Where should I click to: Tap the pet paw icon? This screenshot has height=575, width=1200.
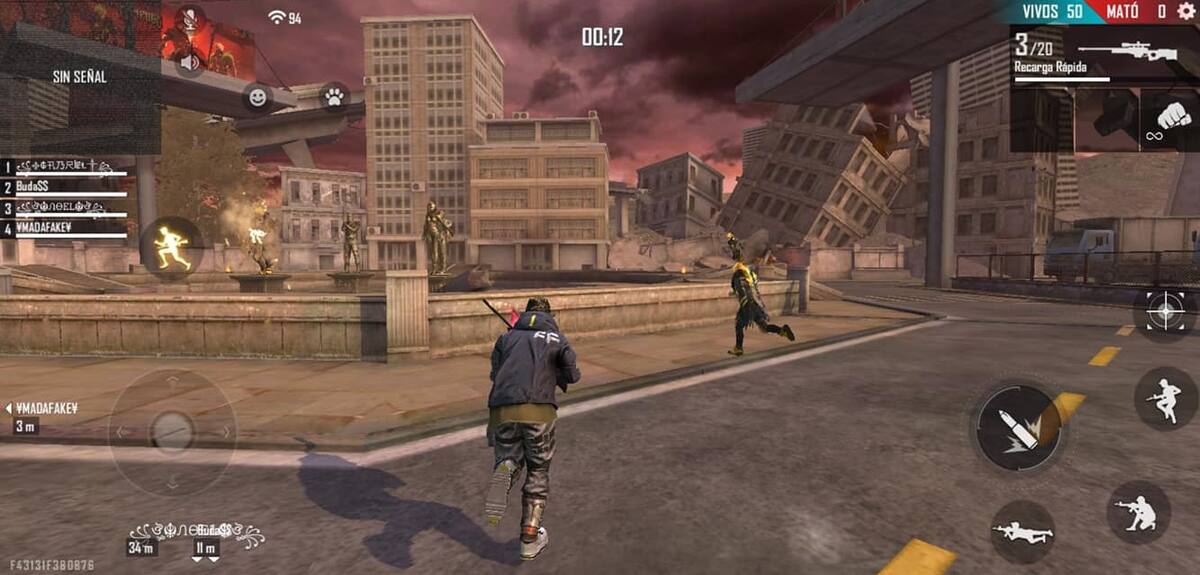pyautogui.click(x=333, y=97)
